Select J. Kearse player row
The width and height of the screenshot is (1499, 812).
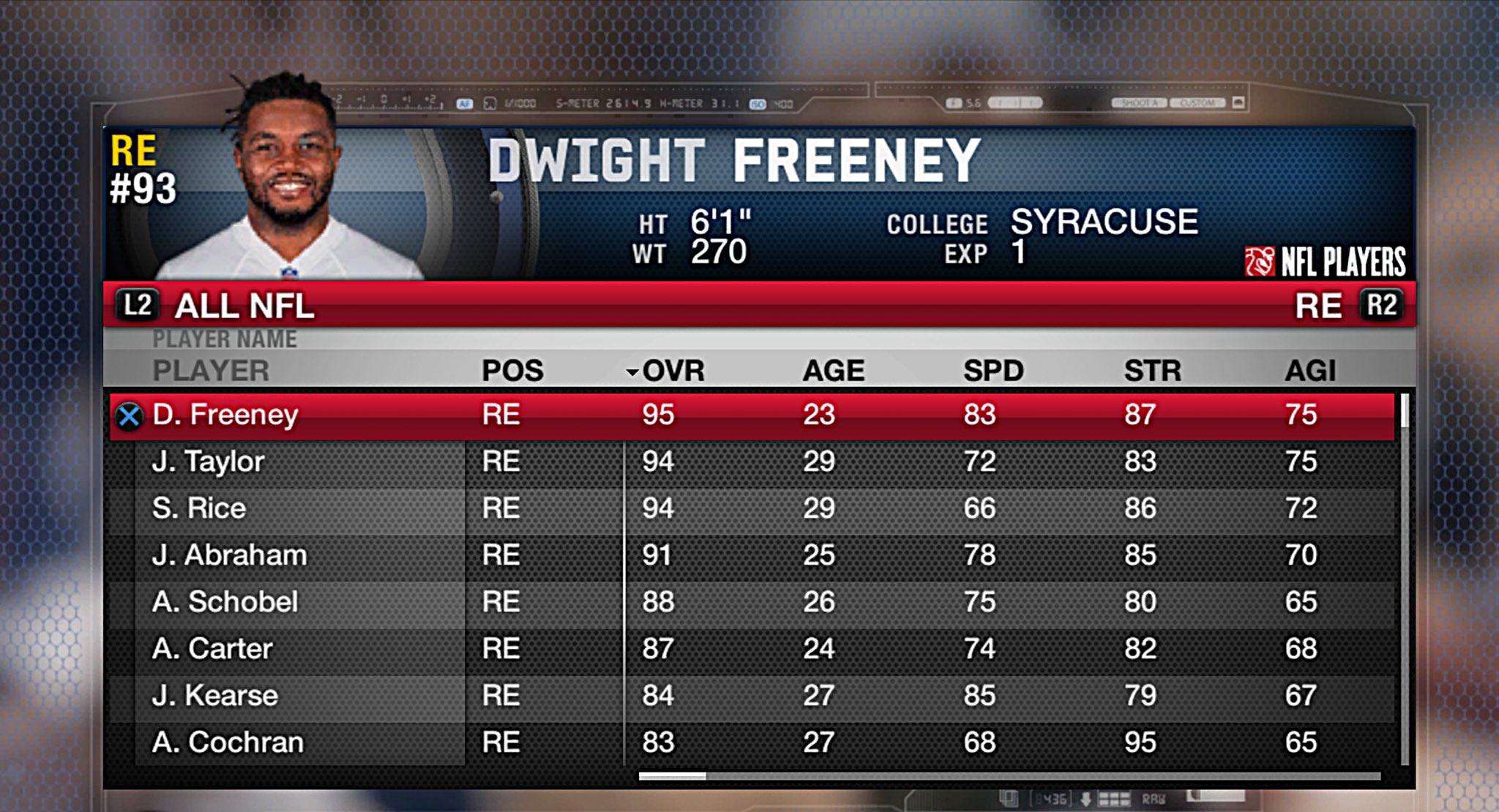click(214, 696)
